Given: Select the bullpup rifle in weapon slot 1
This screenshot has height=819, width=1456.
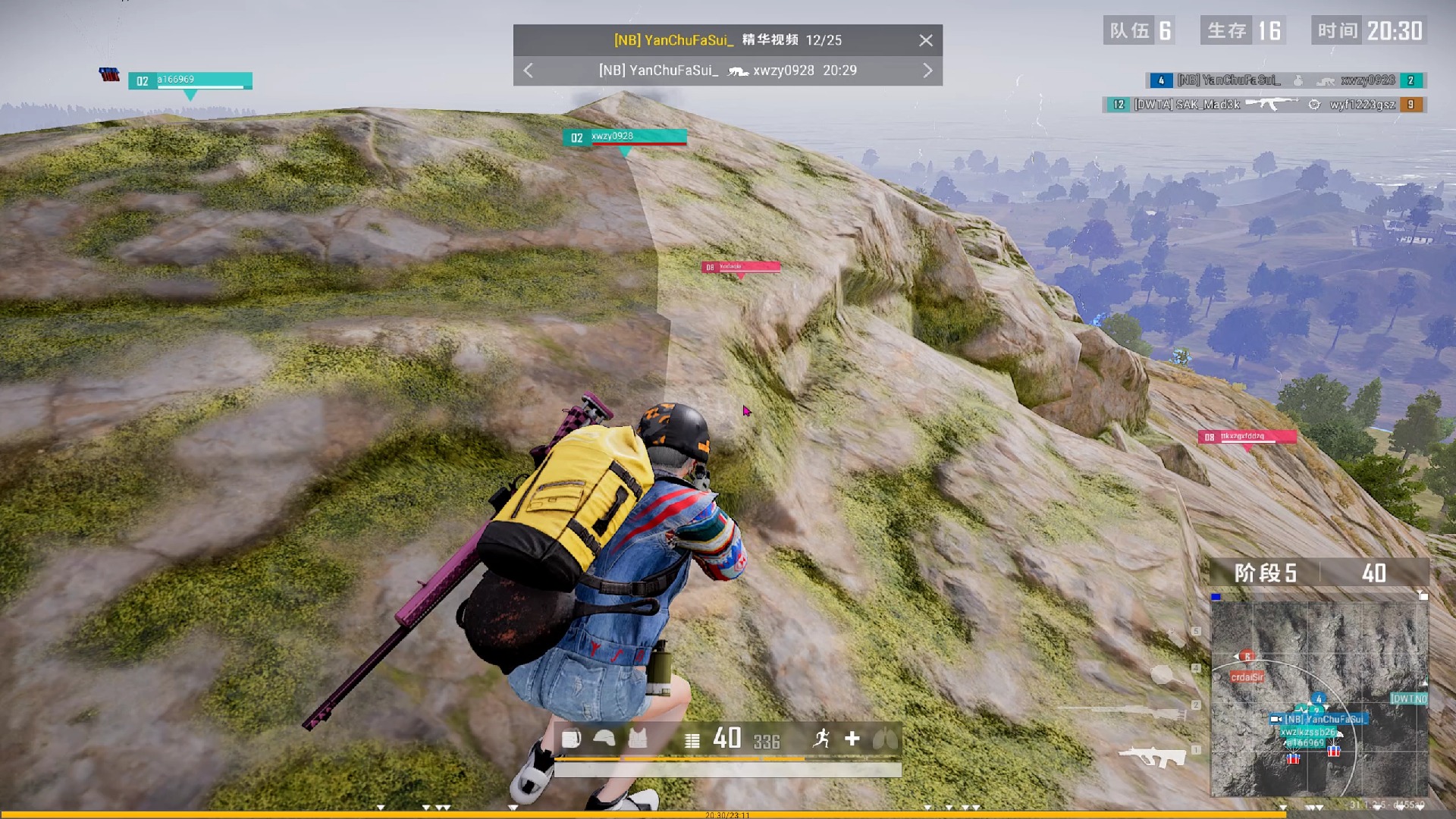Looking at the screenshot, I should (1153, 756).
